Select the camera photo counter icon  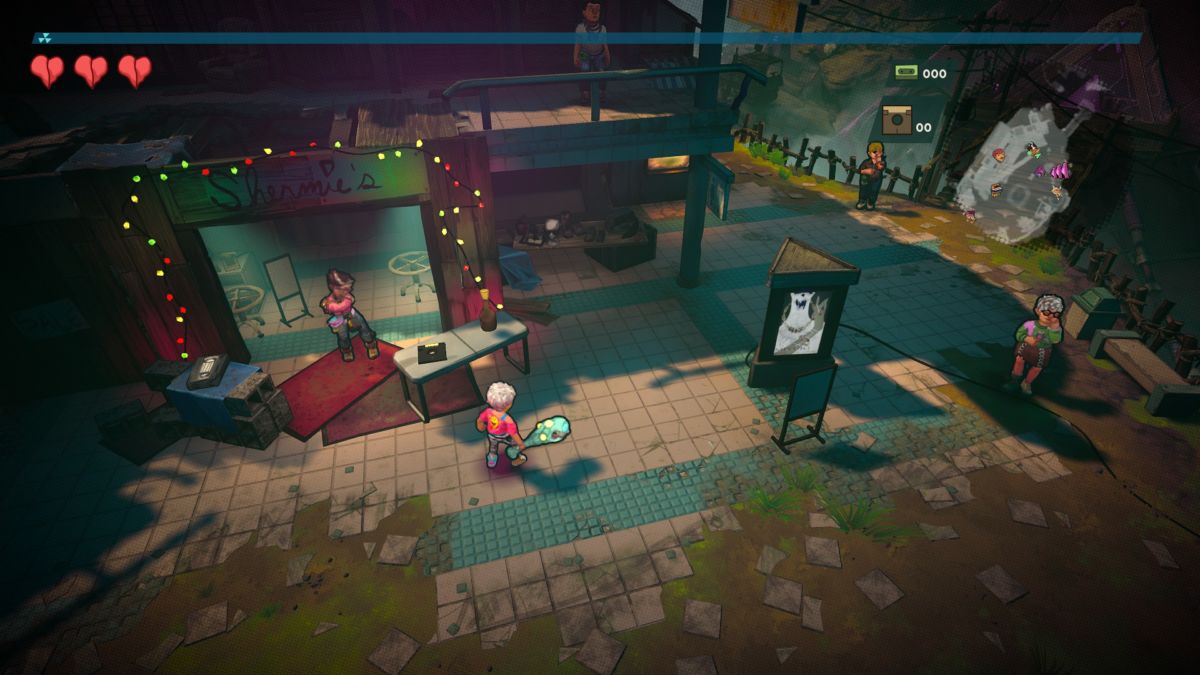coord(896,122)
